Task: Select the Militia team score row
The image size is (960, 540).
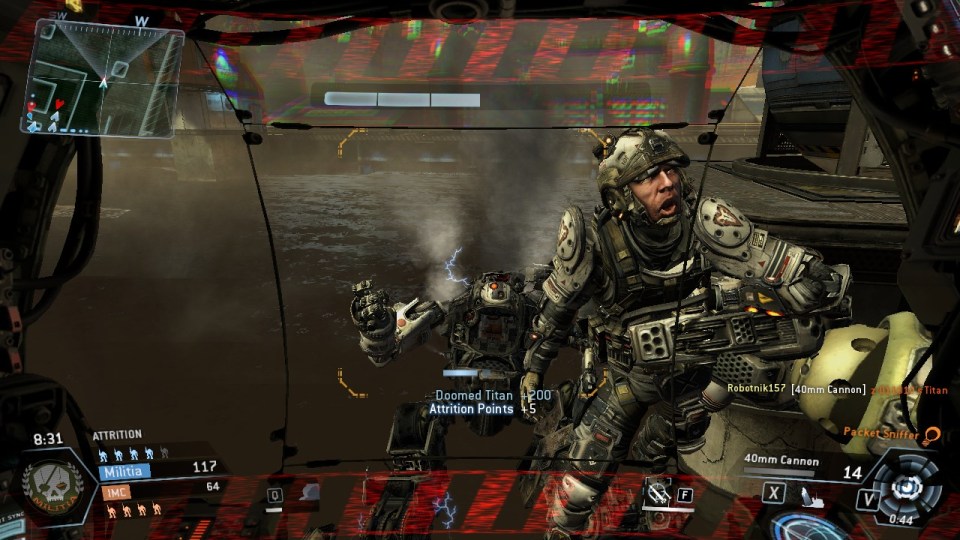Action: pos(158,468)
